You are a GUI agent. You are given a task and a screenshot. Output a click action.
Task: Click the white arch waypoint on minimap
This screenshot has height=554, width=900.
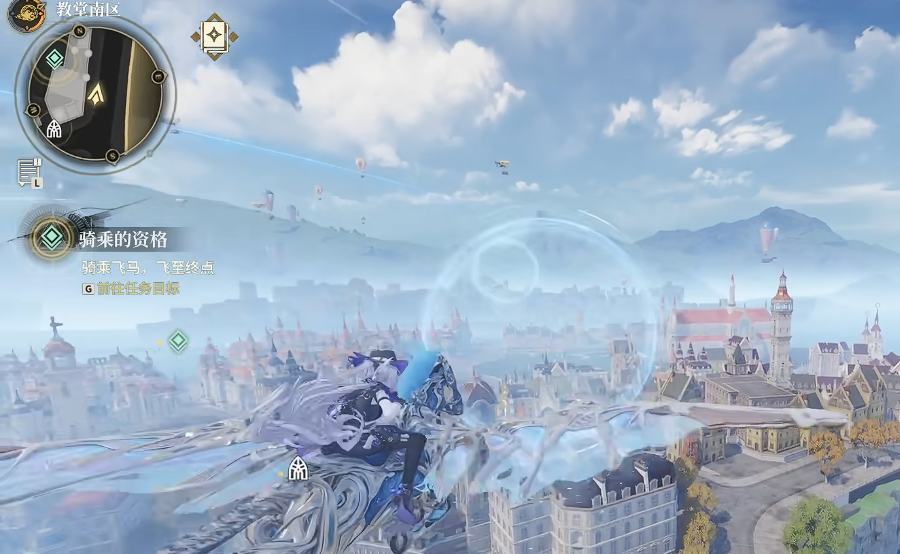(54, 129)
